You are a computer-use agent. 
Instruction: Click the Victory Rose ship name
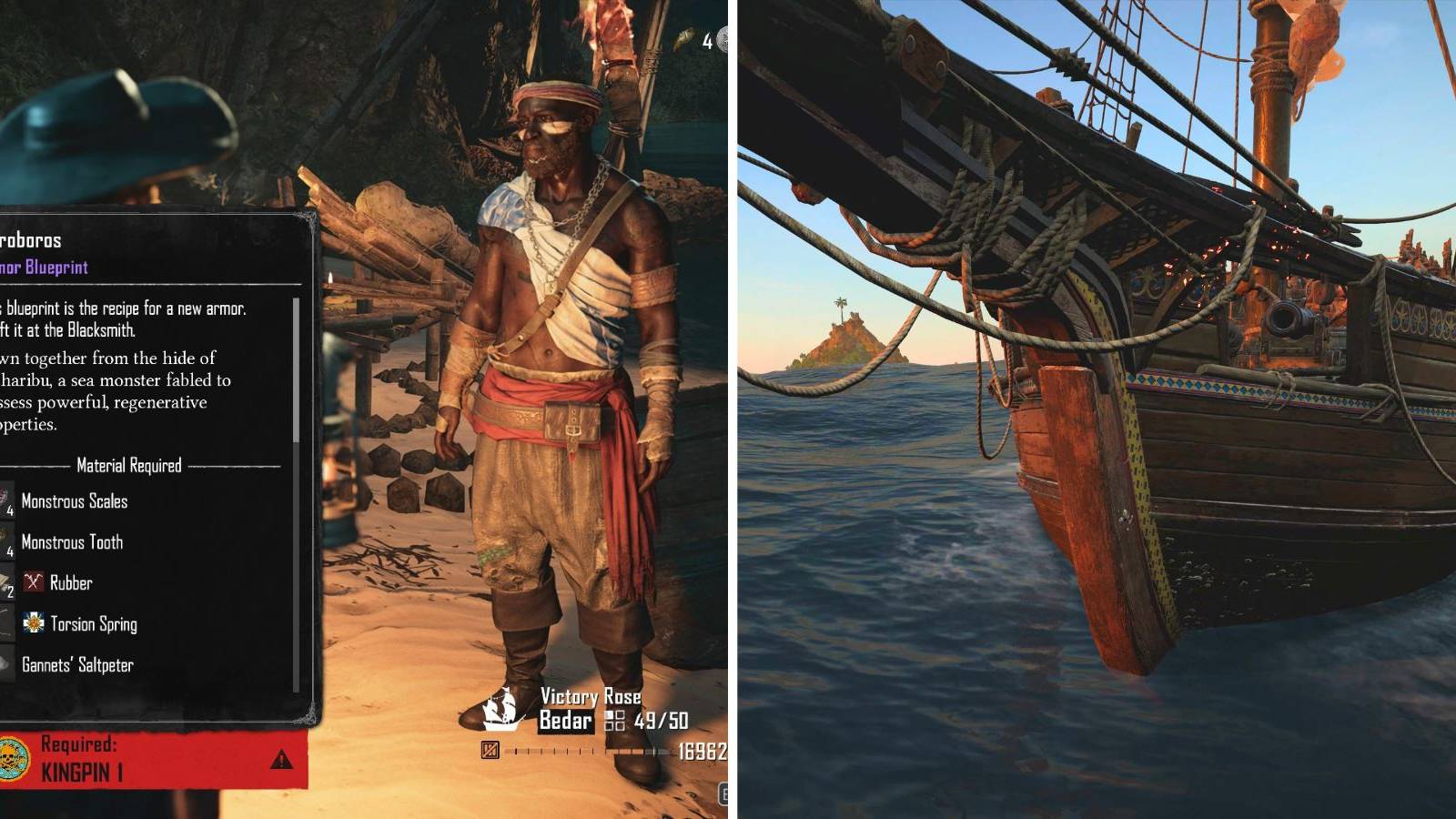590,695
